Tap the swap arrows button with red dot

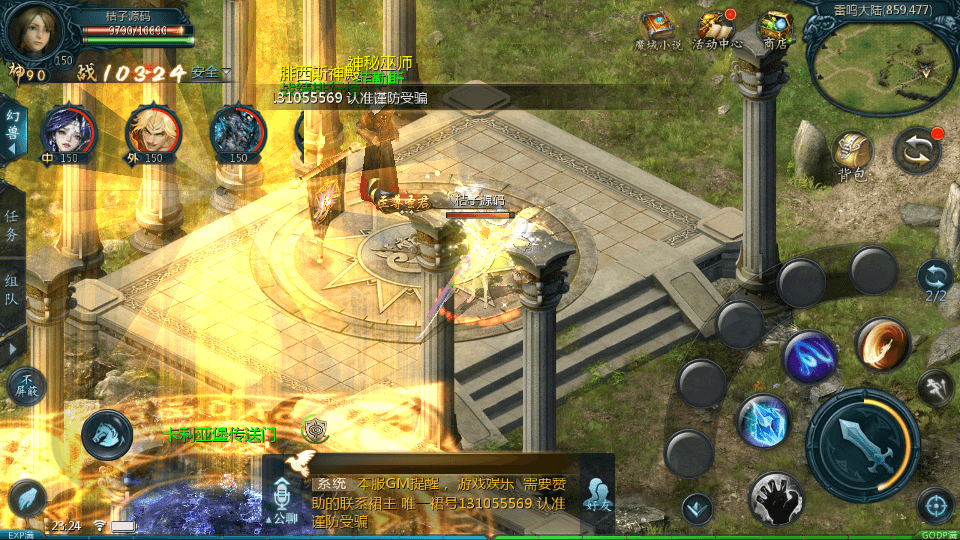[x=917, y=151]
